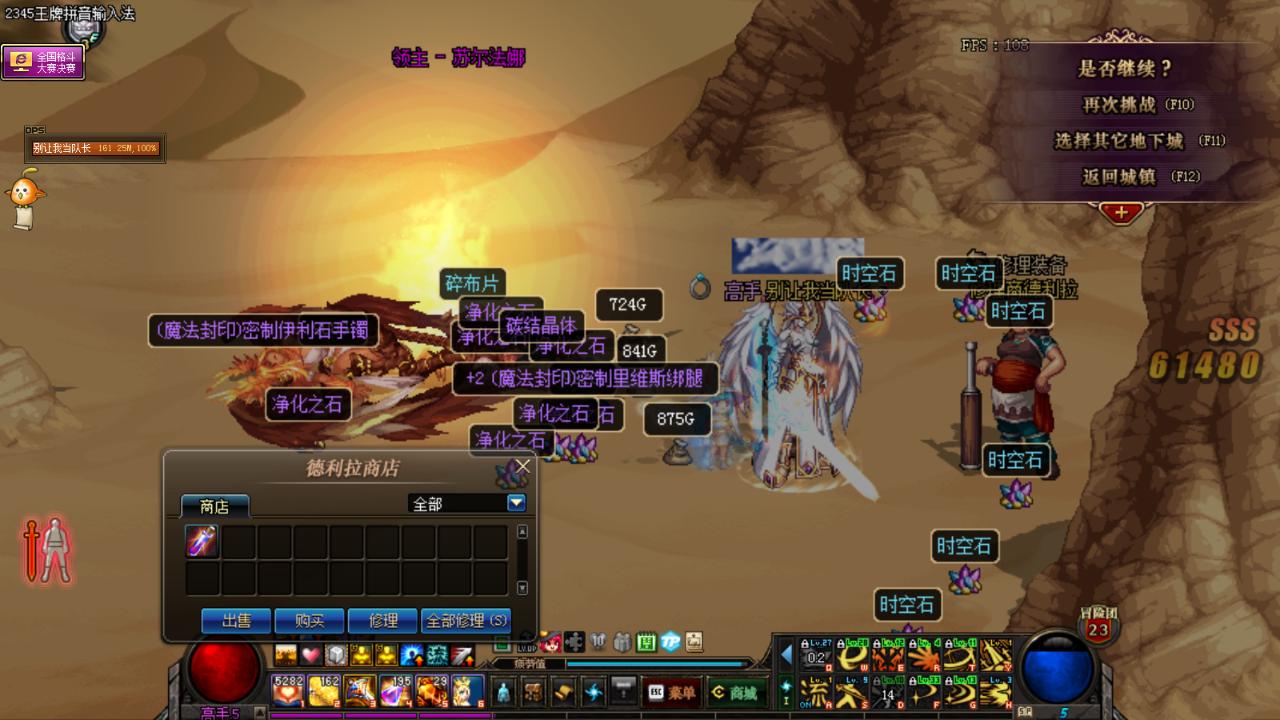Click the 购买 buy button
The height and width of the screenshot is (720, 1280).
tap(310, 621)
